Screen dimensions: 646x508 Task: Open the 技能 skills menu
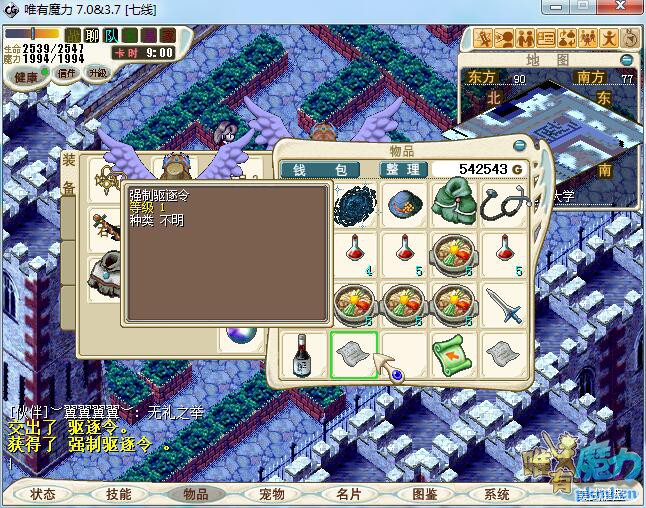tap(118, 494)
